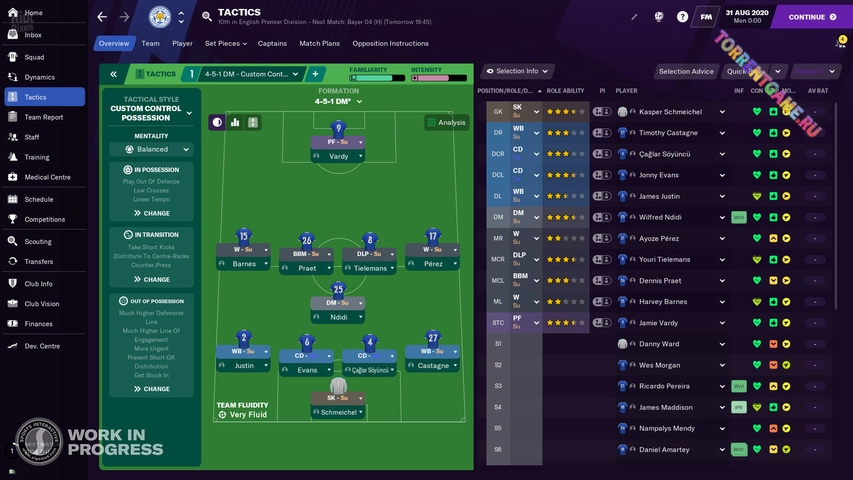Change the Out Of Possession instructions

(152, 389)
